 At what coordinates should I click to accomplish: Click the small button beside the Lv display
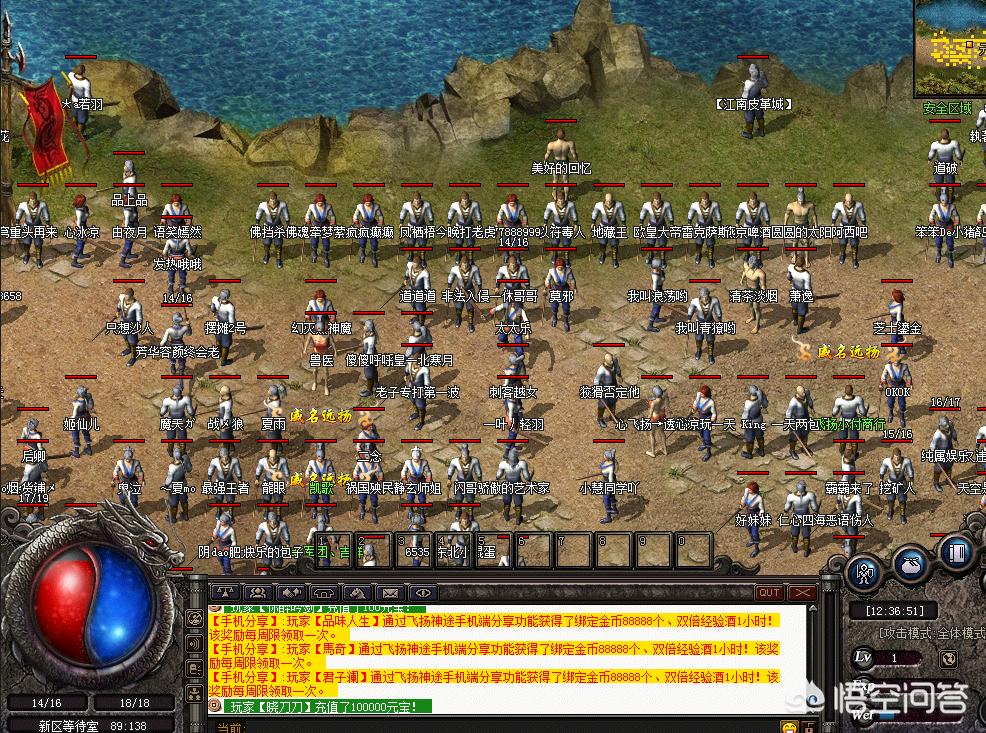[950, 658]
